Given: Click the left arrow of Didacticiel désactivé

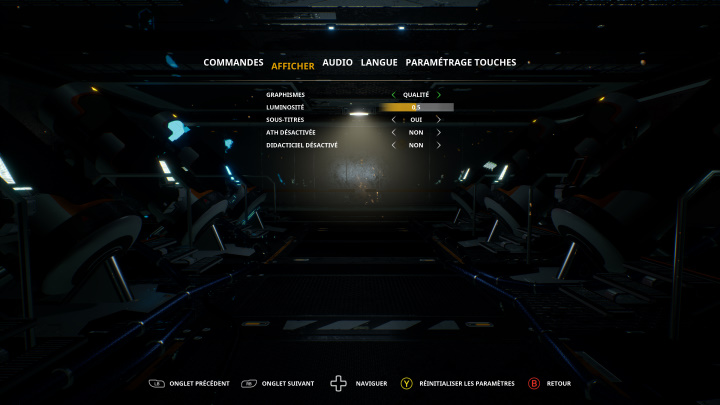Looking at the screenshot, I should 393,145.
